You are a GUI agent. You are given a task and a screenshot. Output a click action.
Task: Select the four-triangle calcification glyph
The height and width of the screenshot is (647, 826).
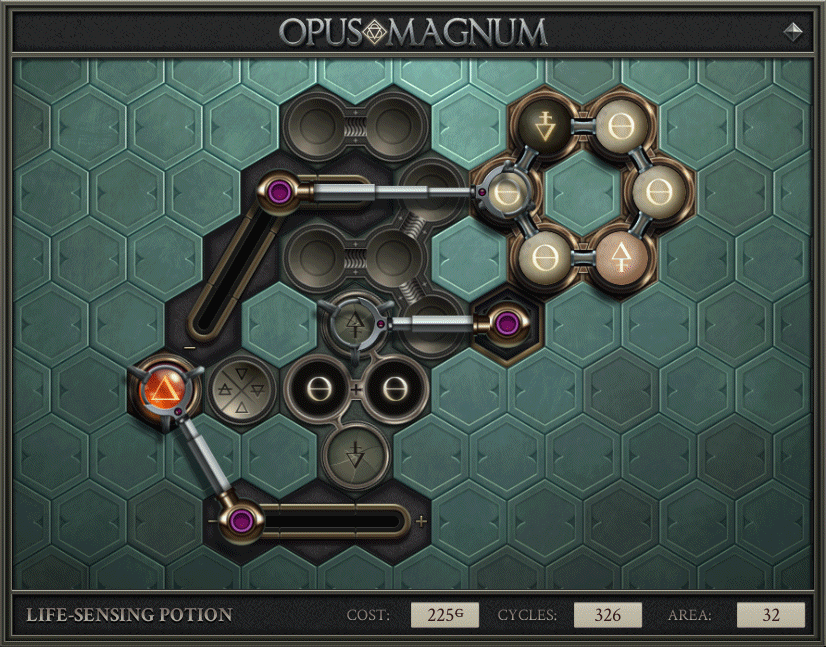pyautogui.click(x=237, y=387)
